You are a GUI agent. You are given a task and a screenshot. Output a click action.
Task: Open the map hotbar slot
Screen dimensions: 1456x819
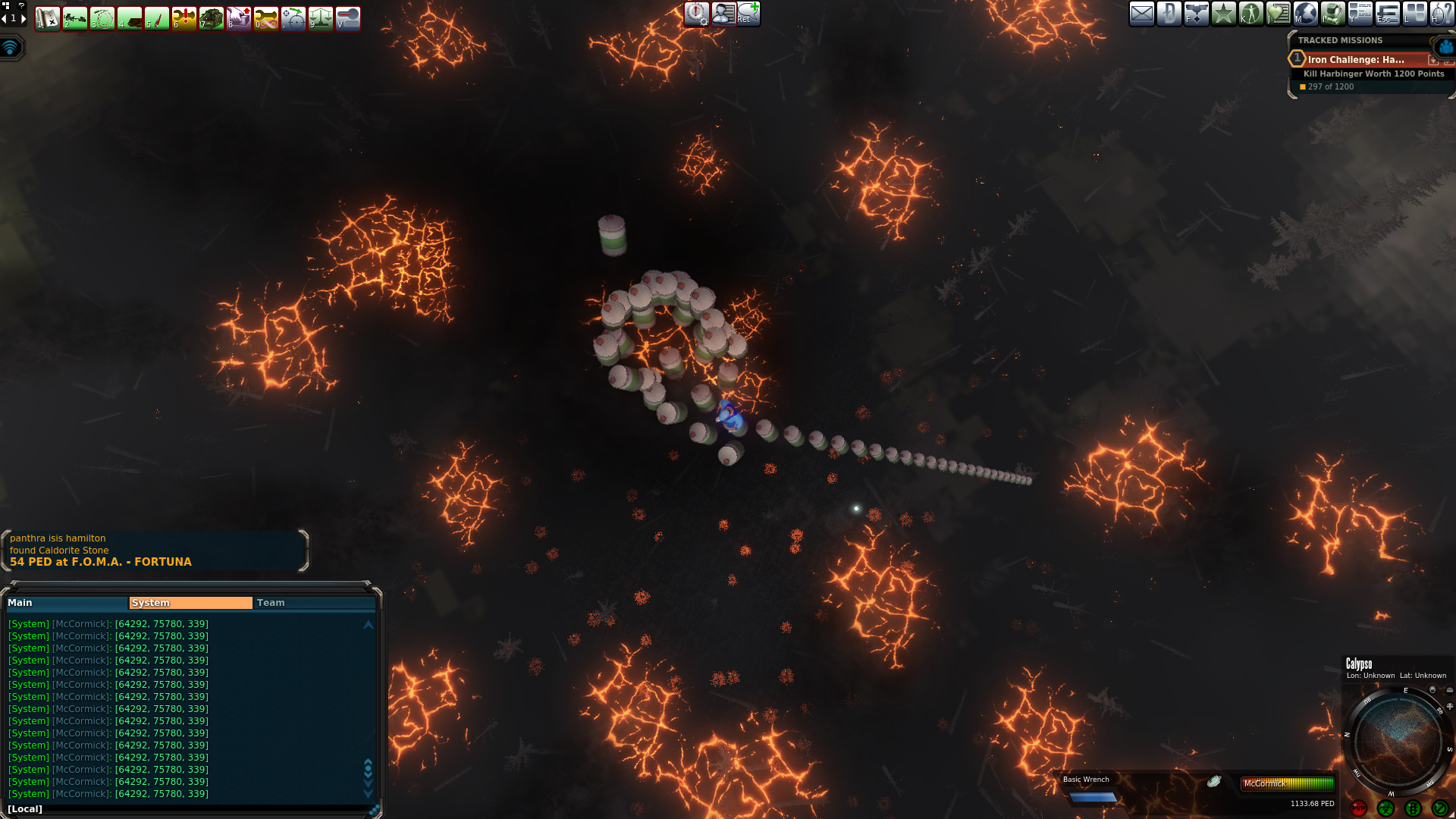48,18
